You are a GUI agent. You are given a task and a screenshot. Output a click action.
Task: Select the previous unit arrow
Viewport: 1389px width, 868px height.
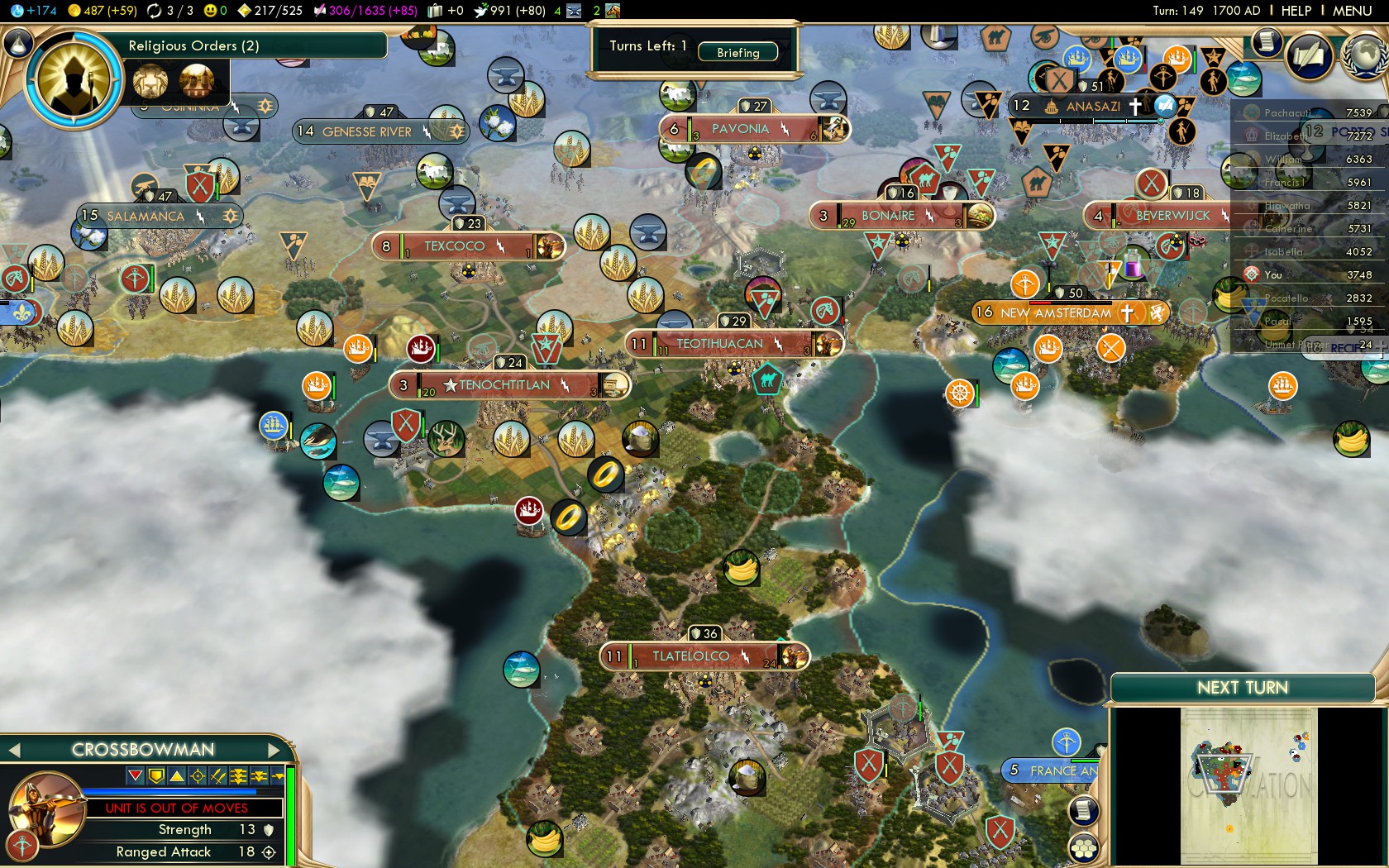coord(13,750)
